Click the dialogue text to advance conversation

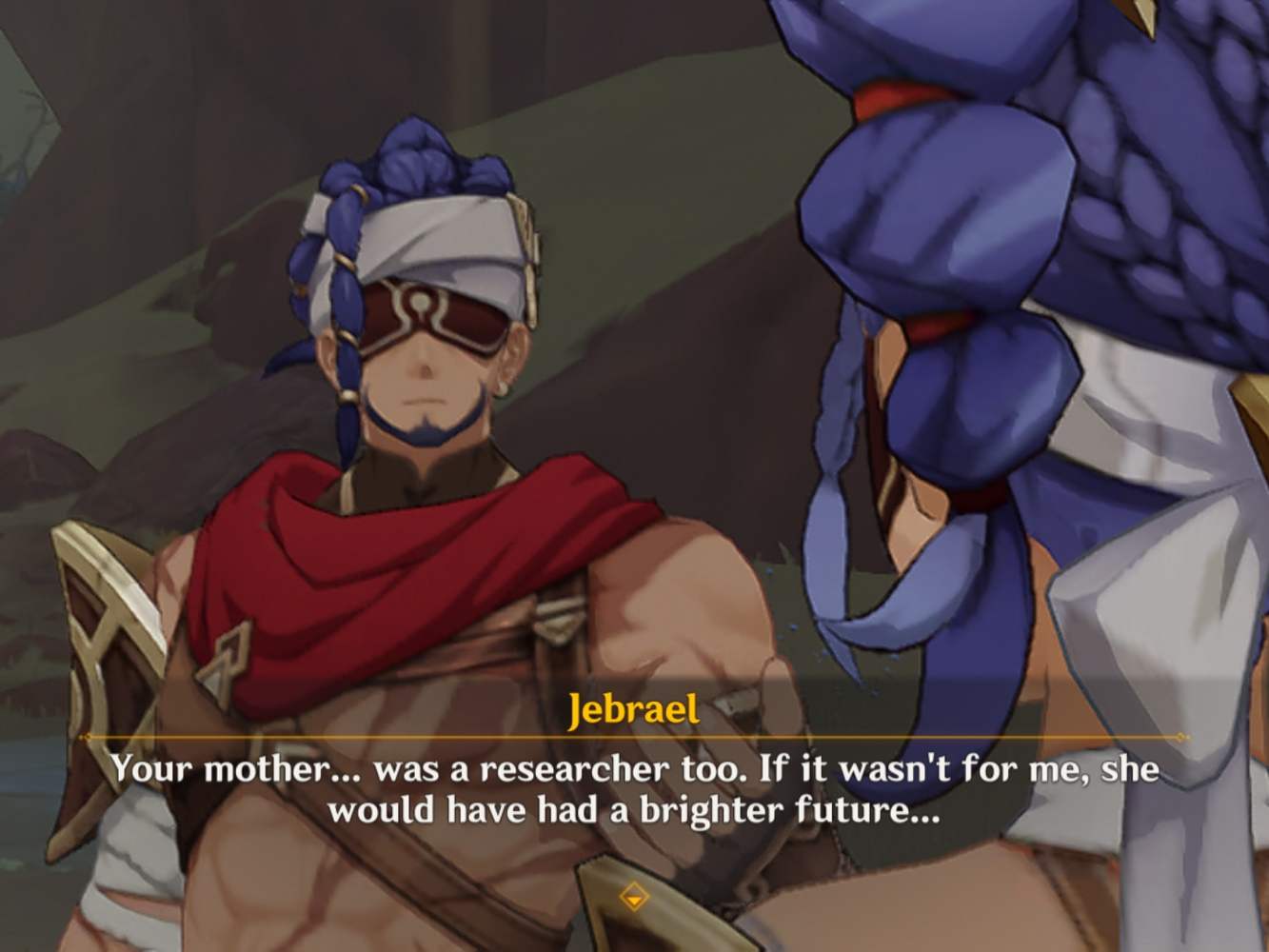(634, 790)
